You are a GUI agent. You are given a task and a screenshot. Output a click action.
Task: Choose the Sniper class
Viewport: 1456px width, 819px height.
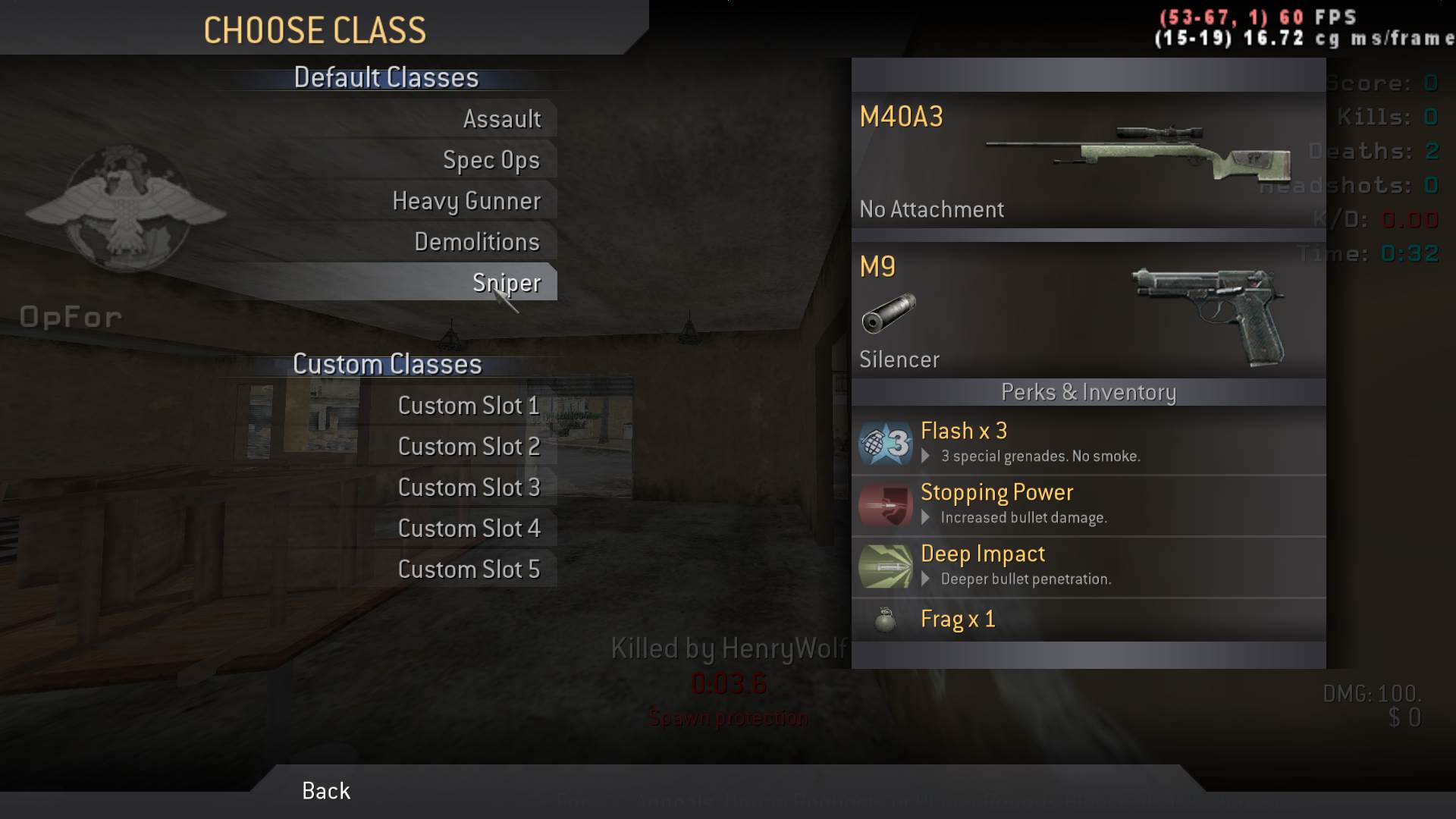(506, 283)
